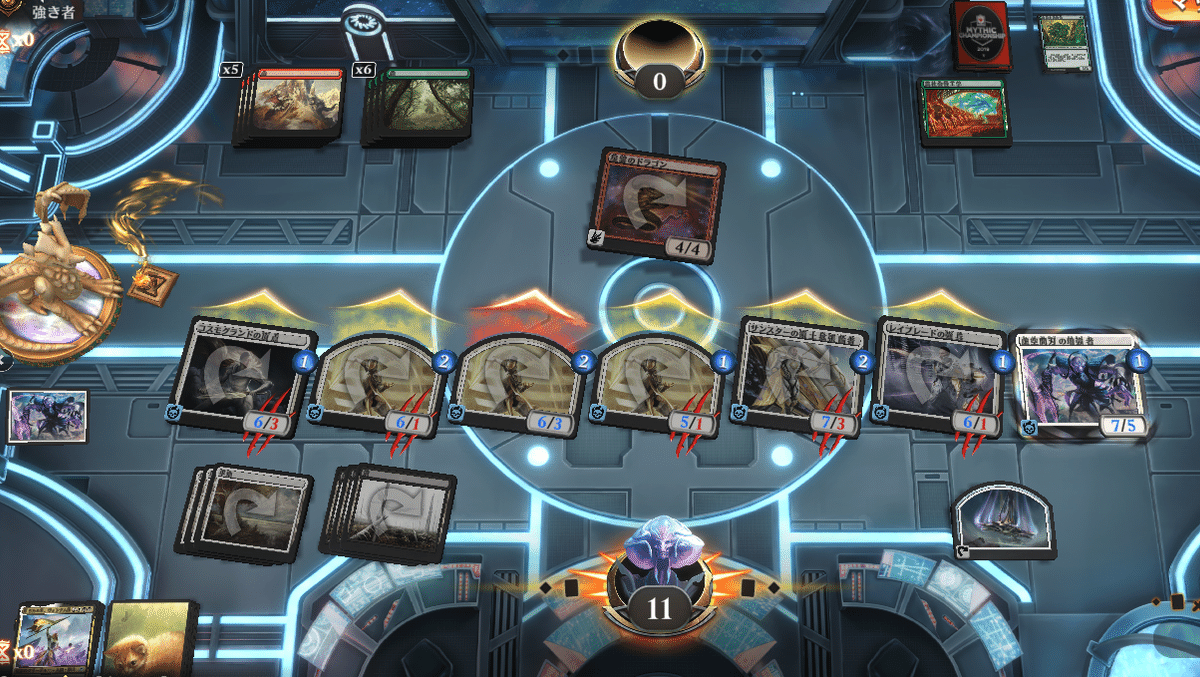
Task: Select the 7/5 purple creature card
Action: click(x=1078, y=385)
